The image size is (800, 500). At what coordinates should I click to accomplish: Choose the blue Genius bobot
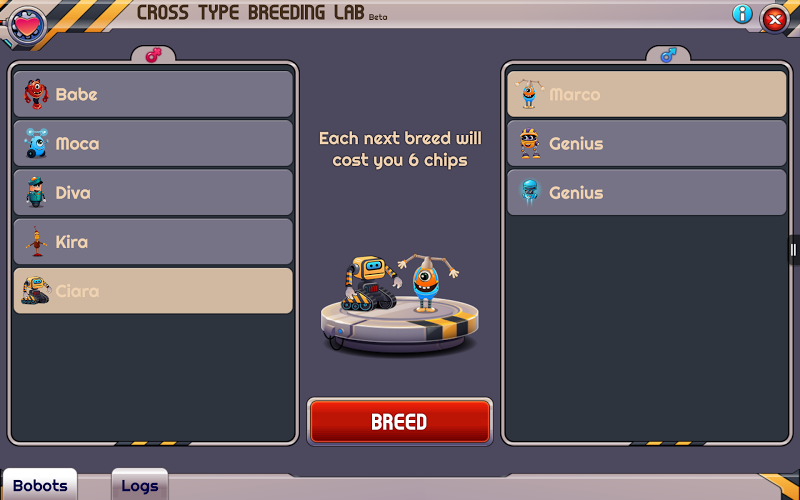(x=647, y=192)
